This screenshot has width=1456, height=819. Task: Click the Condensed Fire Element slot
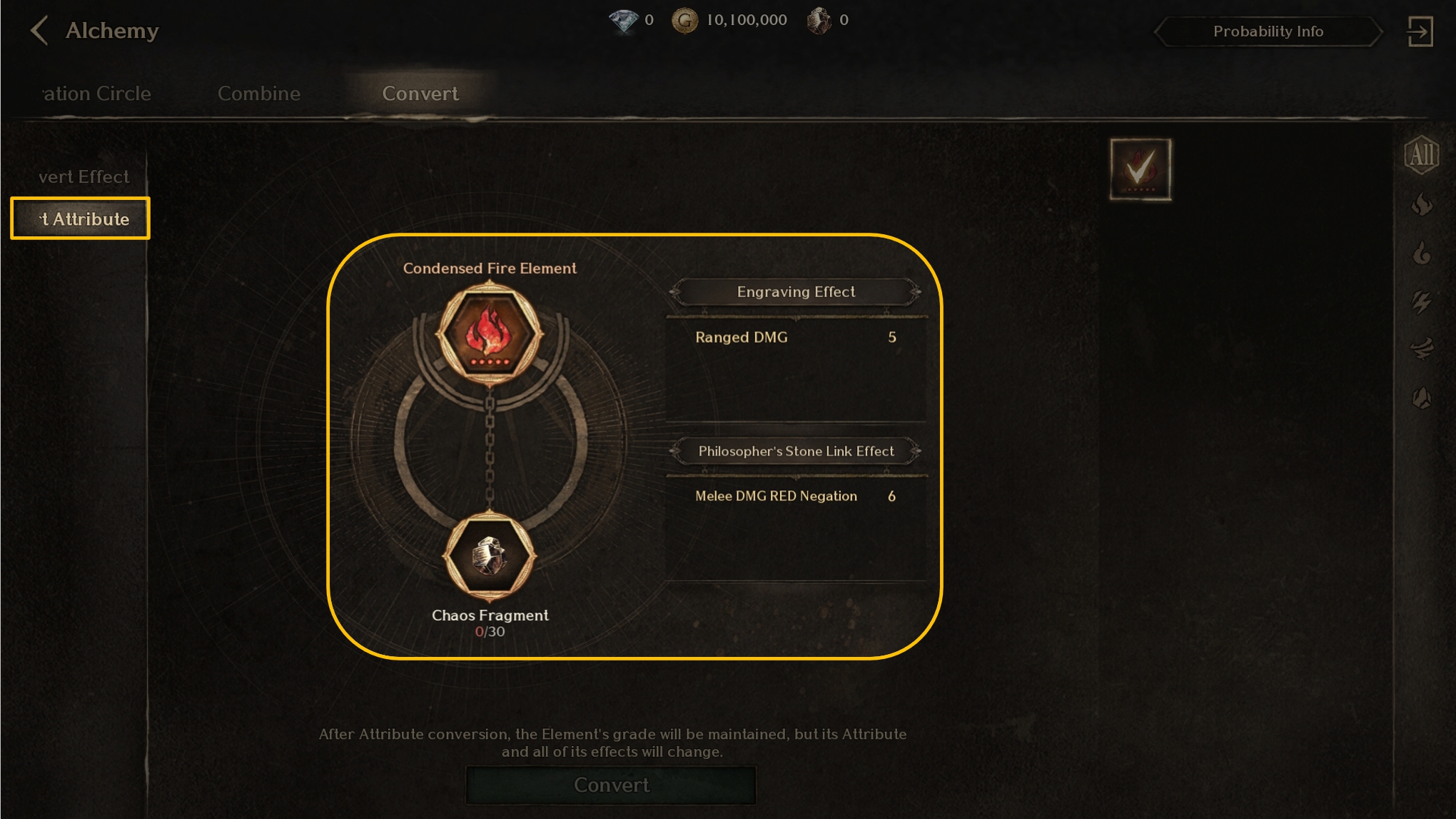tap(490, 333)
